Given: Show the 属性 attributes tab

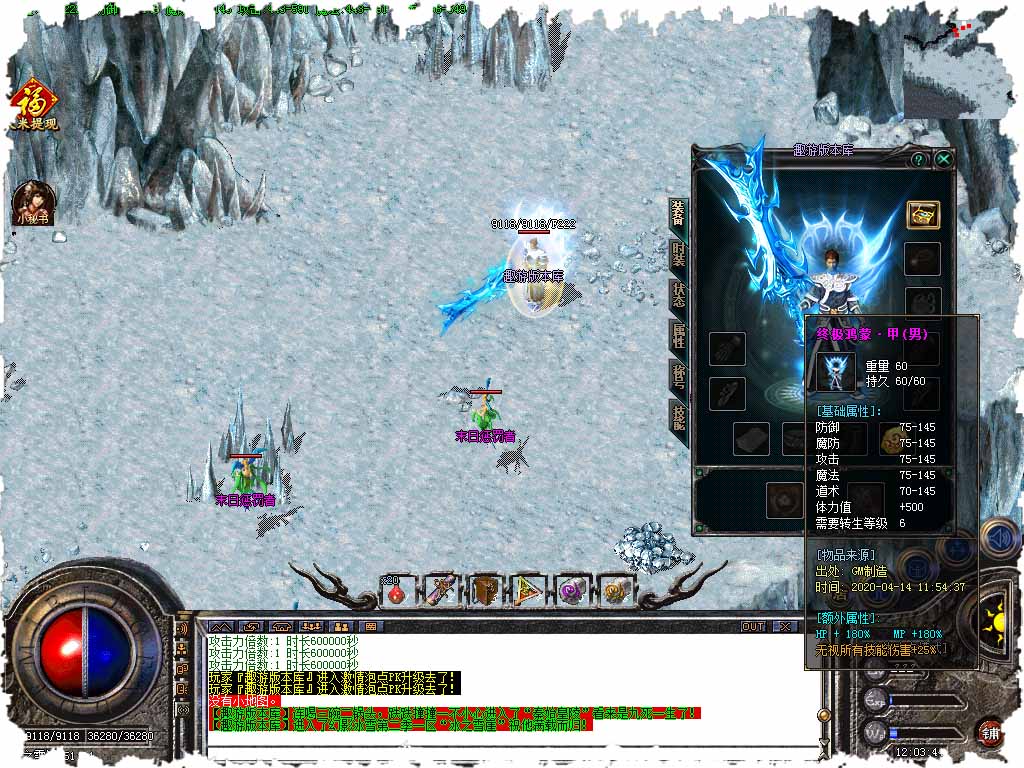Looking at the screenshot, I should point(679,336).
